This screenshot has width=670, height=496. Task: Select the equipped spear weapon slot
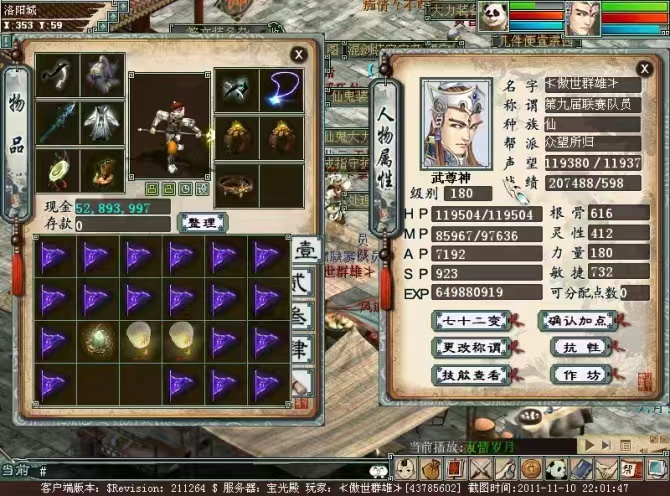pyautogui.click(x=56, y=121)
